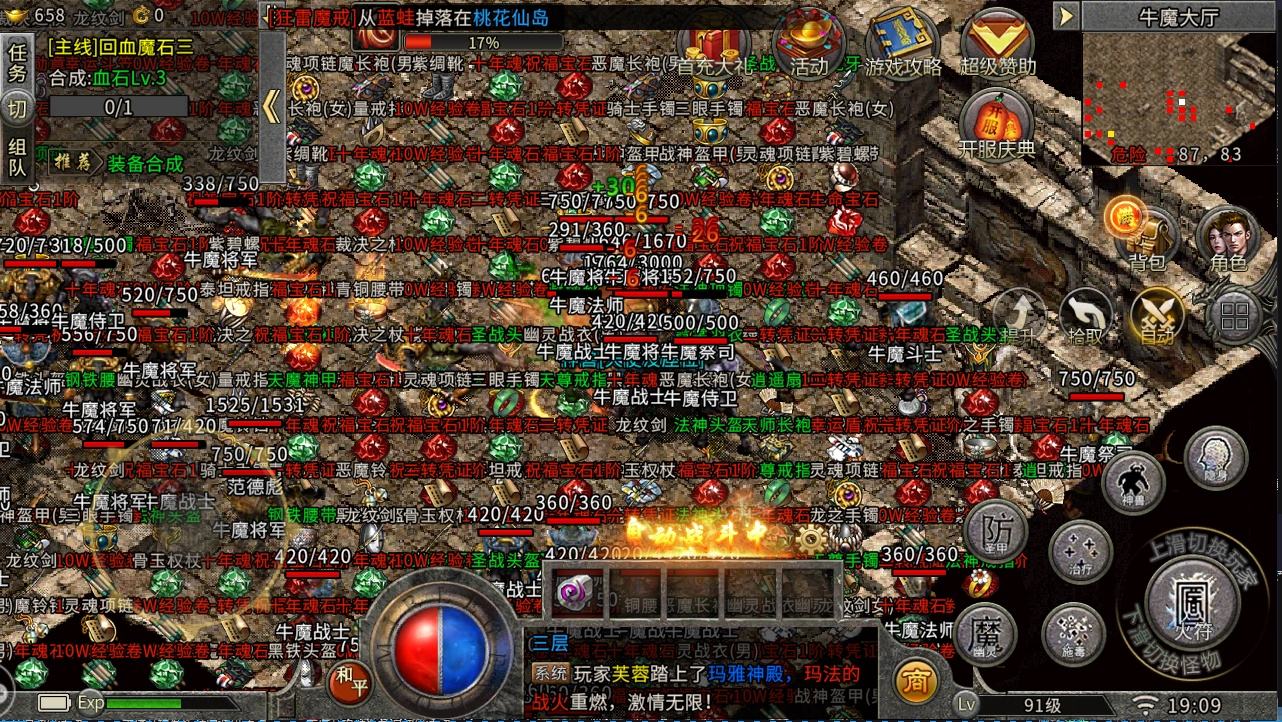Screen dimensions: 1282x722
Task: Open the 角色 character sheet
Action: [1227, 239]
